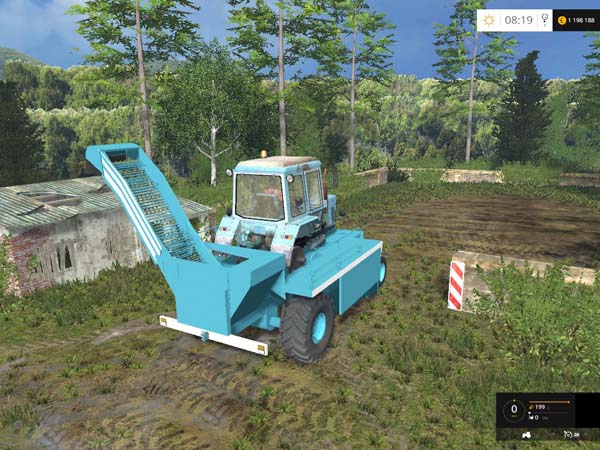
Task: Select the white tractor vehicle icon
Action: click(x=529, y=435)
